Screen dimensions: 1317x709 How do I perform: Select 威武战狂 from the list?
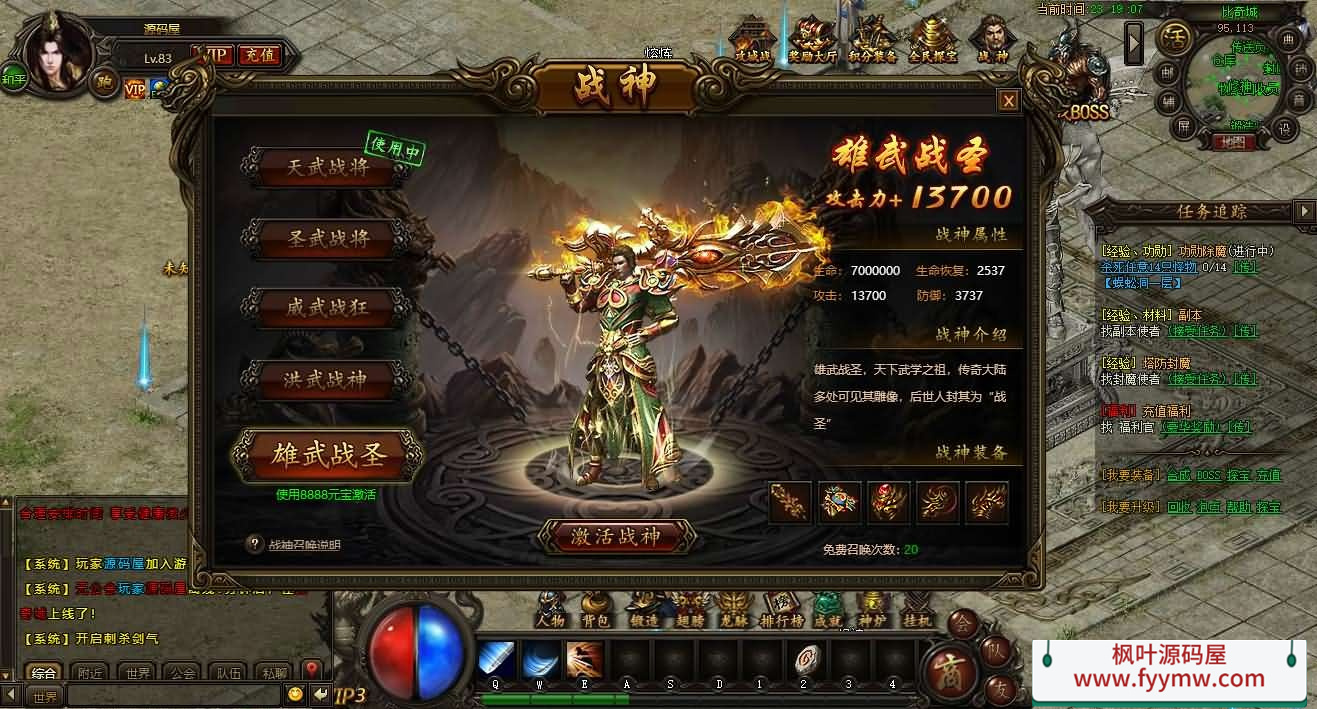(327, 308)
